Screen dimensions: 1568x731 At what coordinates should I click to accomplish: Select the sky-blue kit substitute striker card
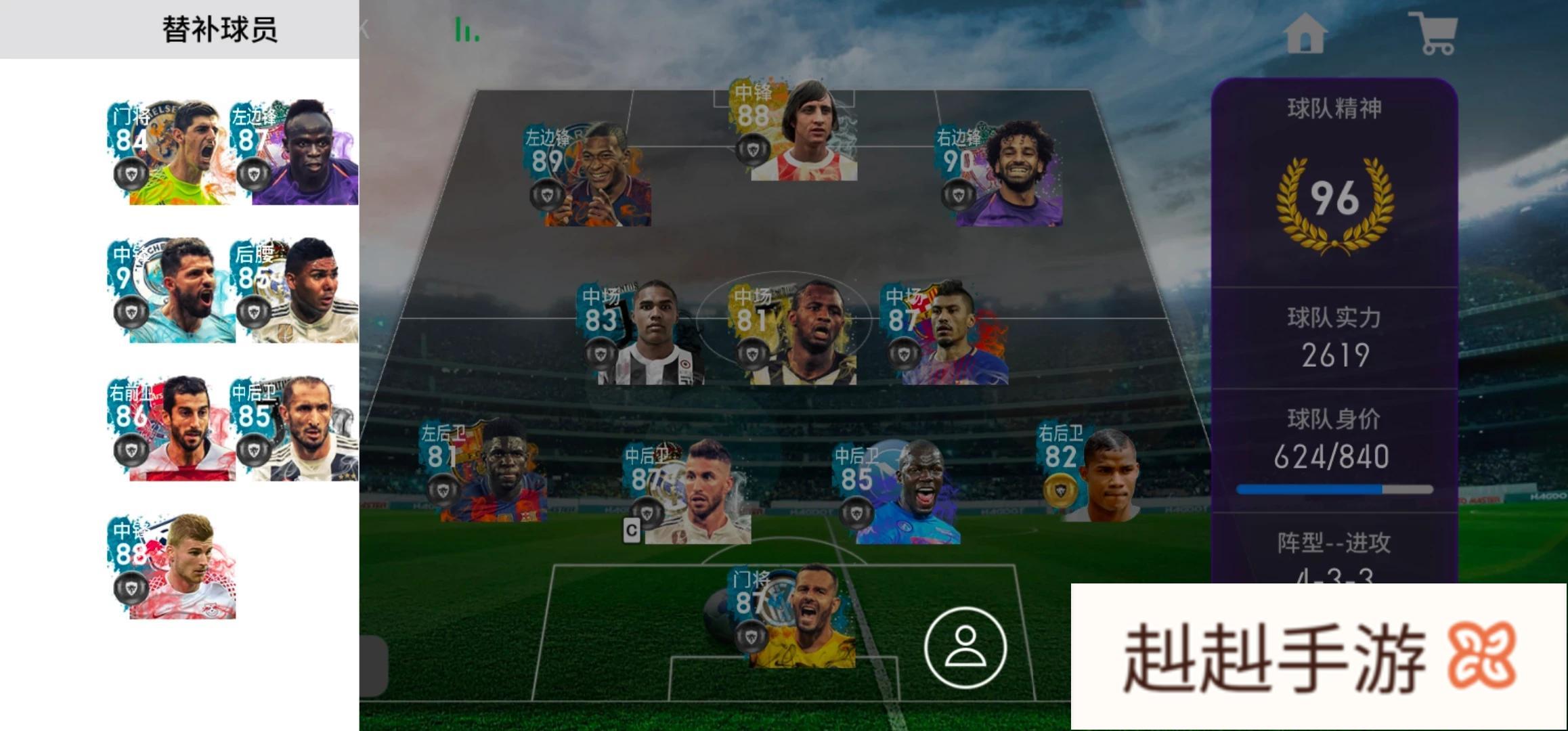point(173,291)
